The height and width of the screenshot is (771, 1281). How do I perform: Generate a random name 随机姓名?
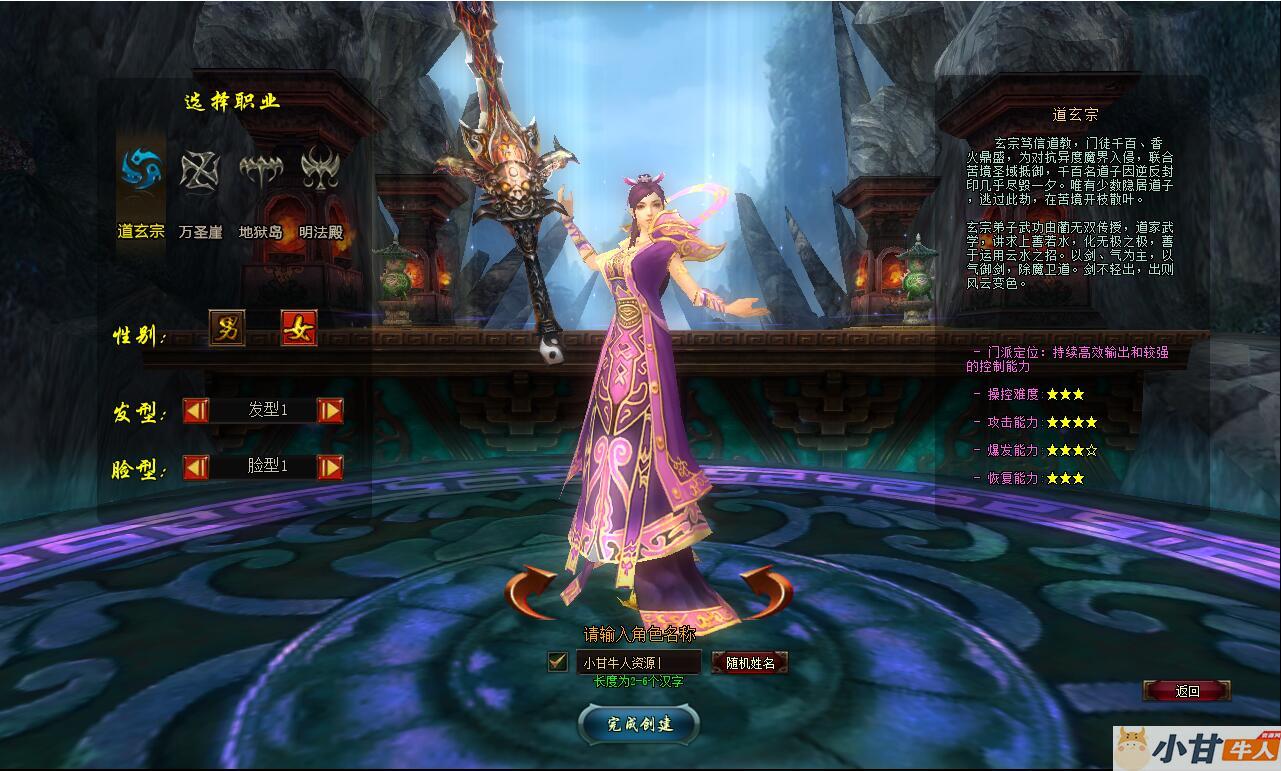pos(750,662)
